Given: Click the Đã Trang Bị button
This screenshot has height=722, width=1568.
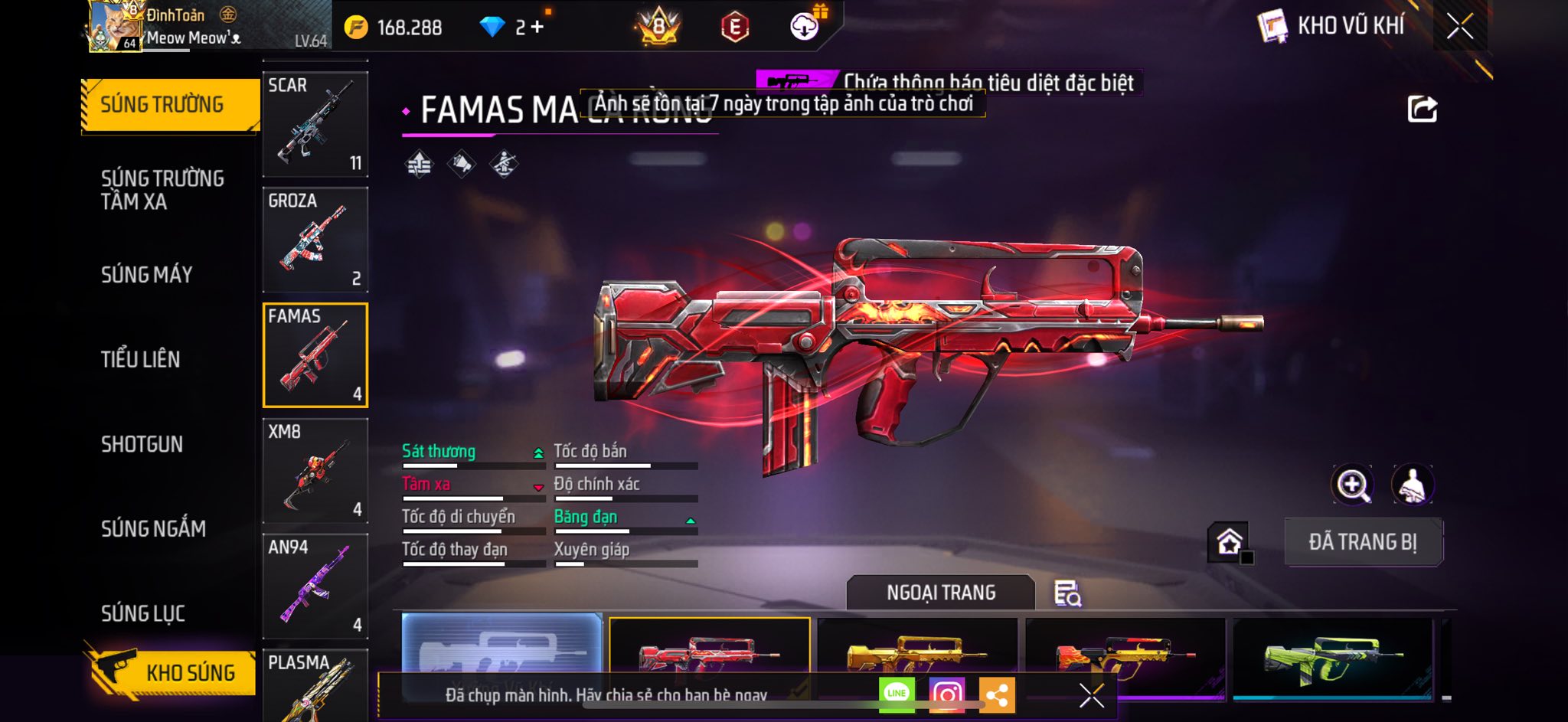Looking at the screenshot, I should pos(1363,542).
